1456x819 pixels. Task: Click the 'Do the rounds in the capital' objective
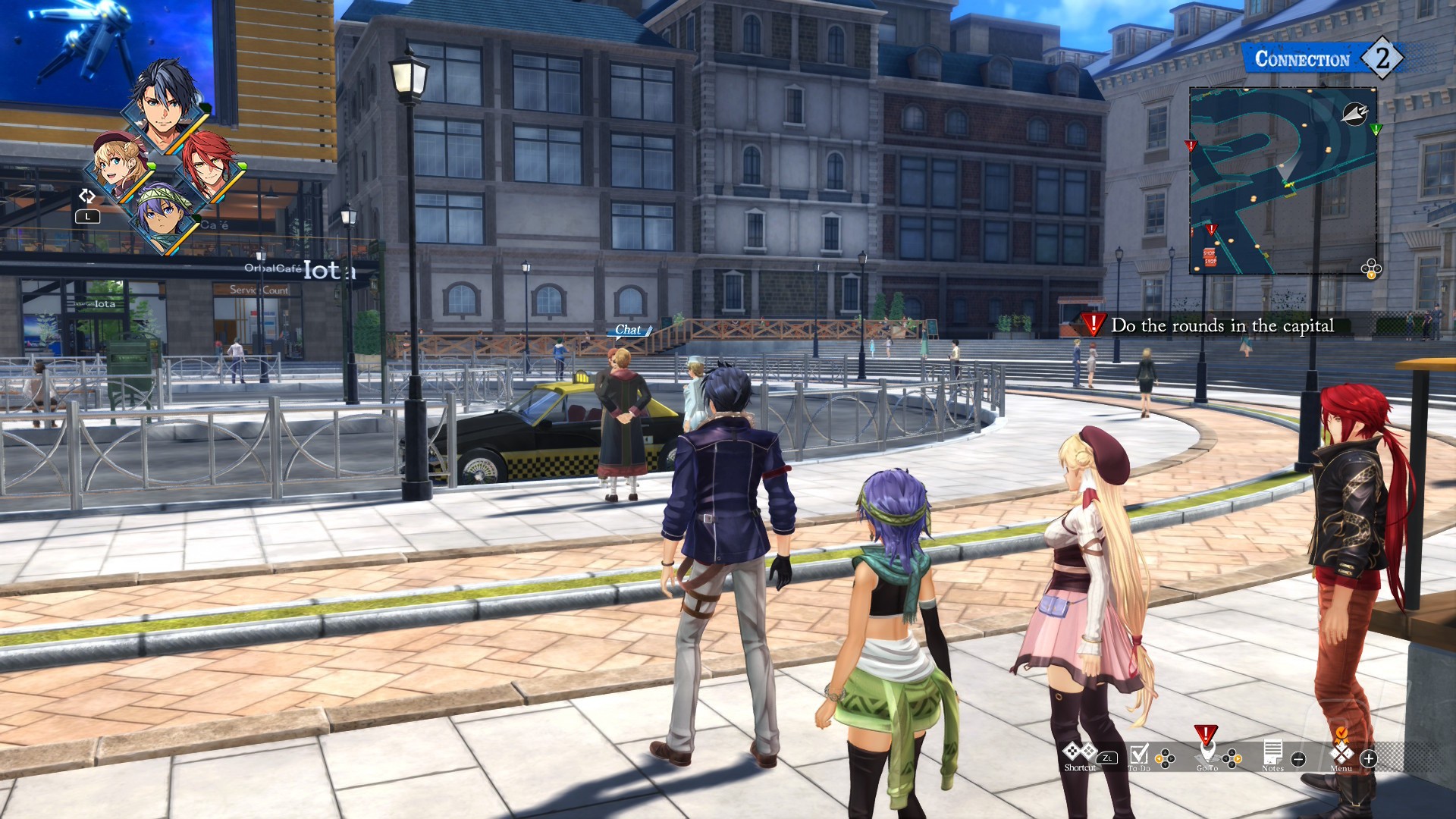tap(1221, 326)
